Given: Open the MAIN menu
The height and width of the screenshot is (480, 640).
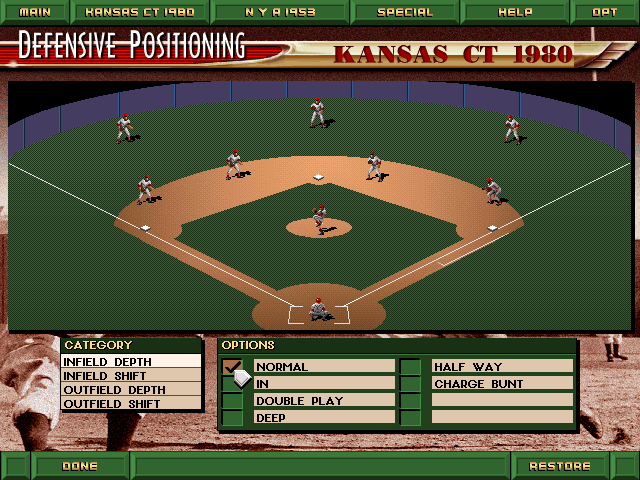Looking at the screenshot, I should point(34,12).
